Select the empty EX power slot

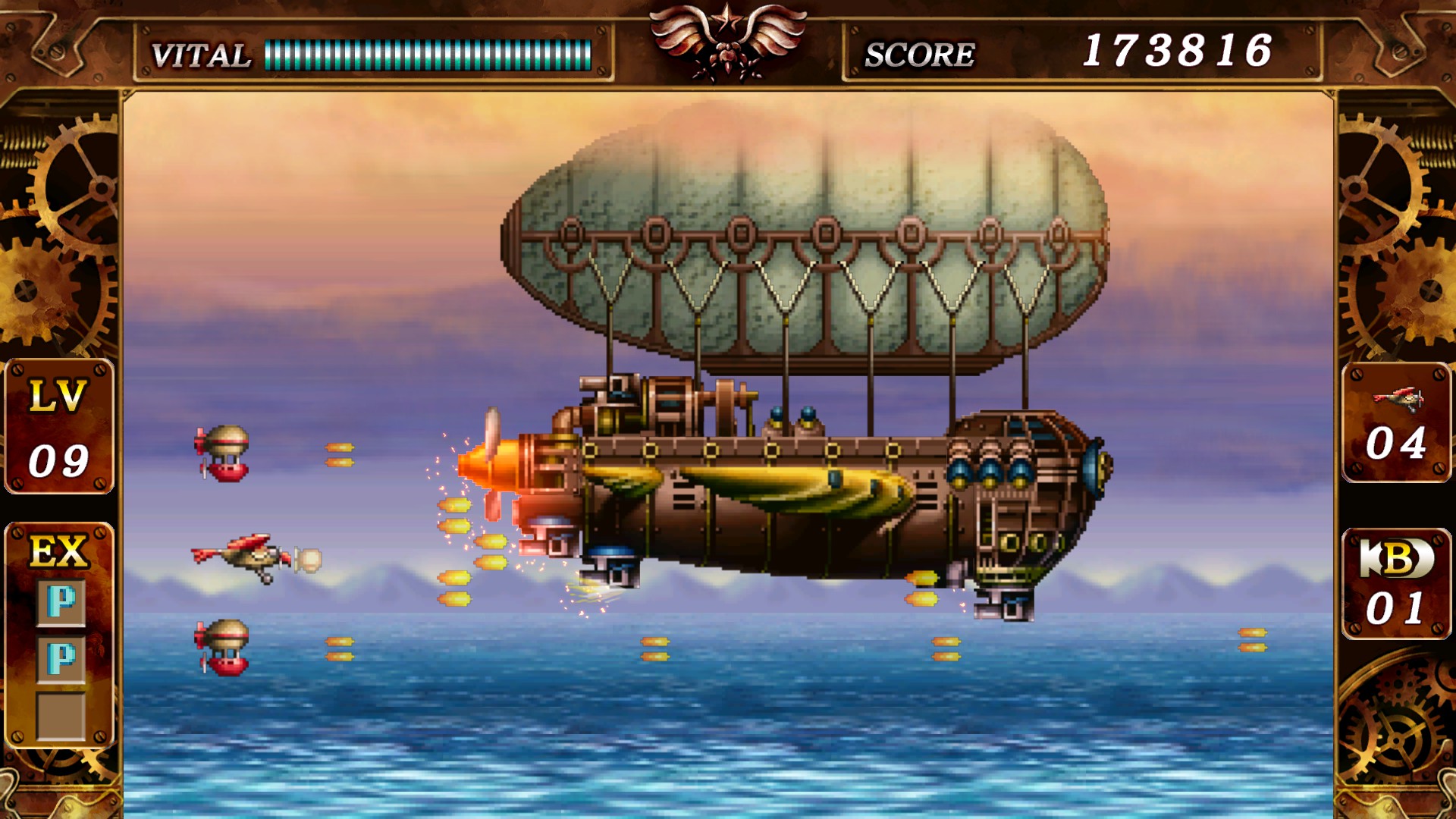point(61,714)
